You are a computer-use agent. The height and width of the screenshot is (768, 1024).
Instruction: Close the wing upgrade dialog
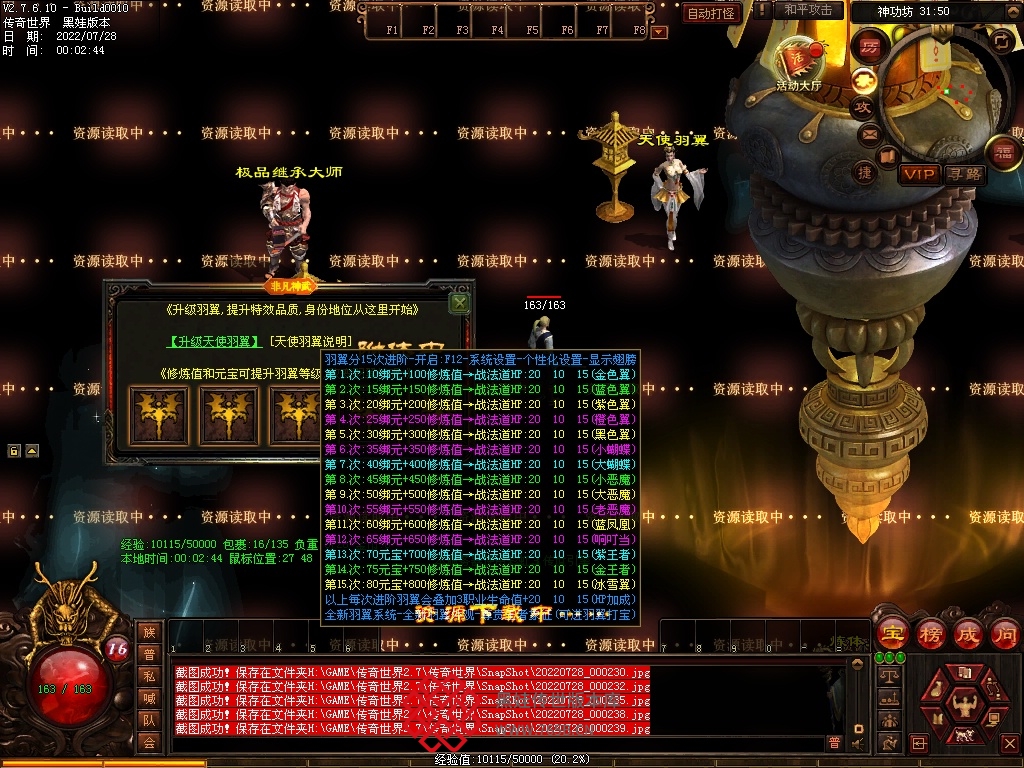pos(459,301)
